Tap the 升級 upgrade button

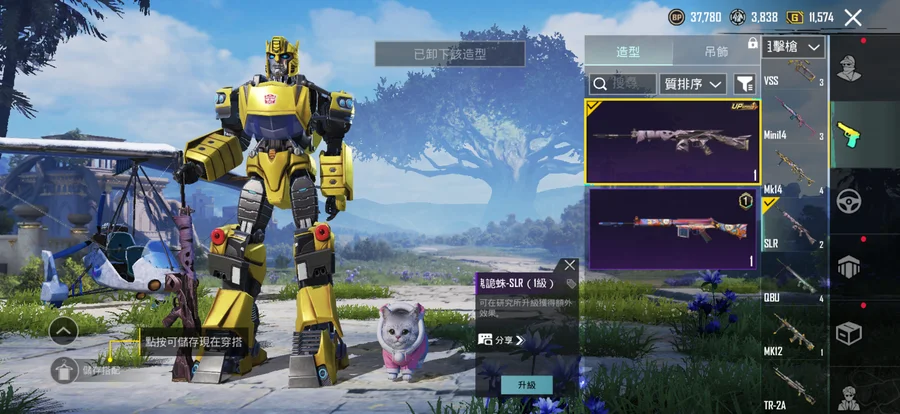coord(527,385)
